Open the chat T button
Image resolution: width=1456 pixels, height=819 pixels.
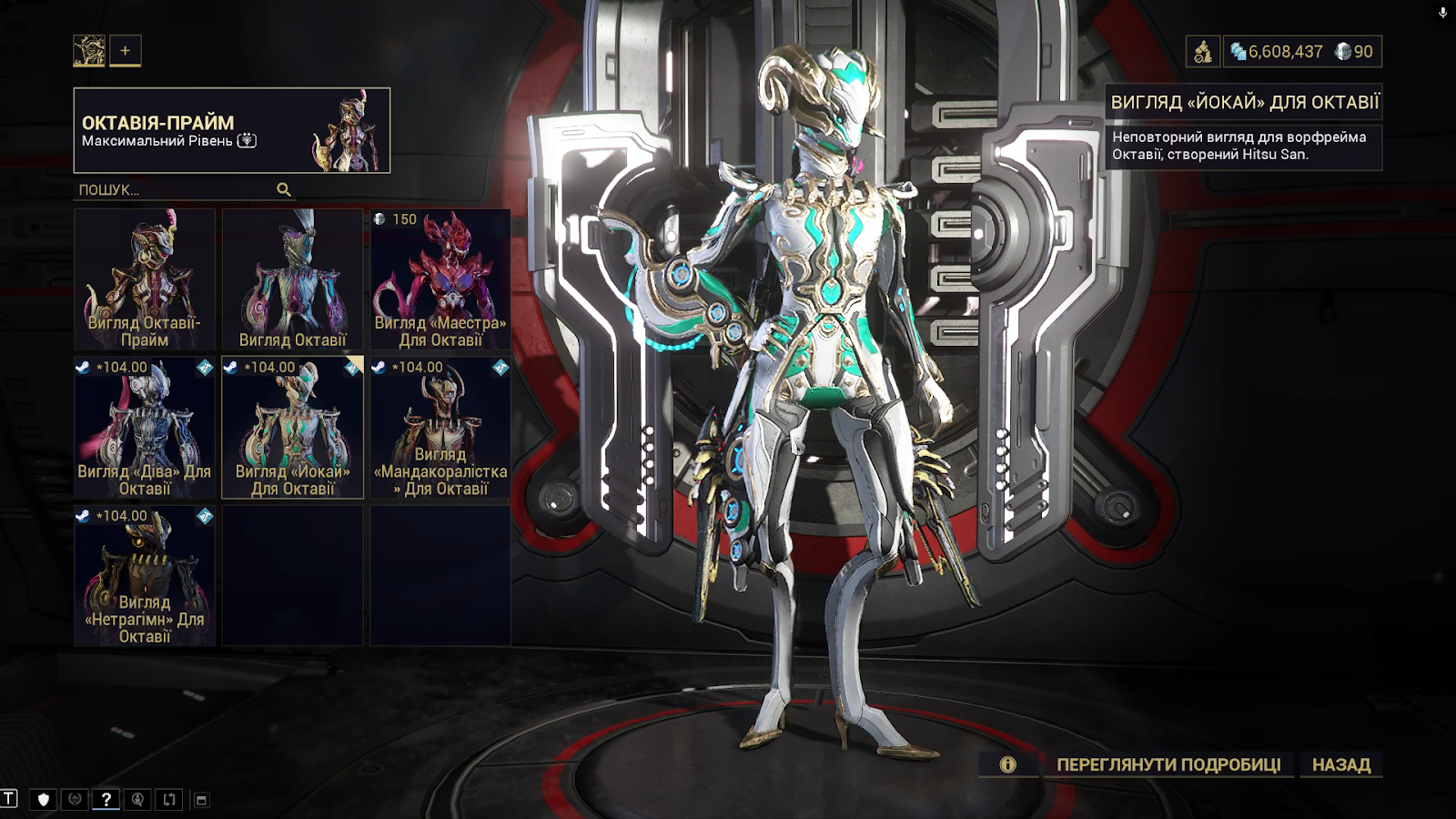pyautogui.click(x=9, y=799)
